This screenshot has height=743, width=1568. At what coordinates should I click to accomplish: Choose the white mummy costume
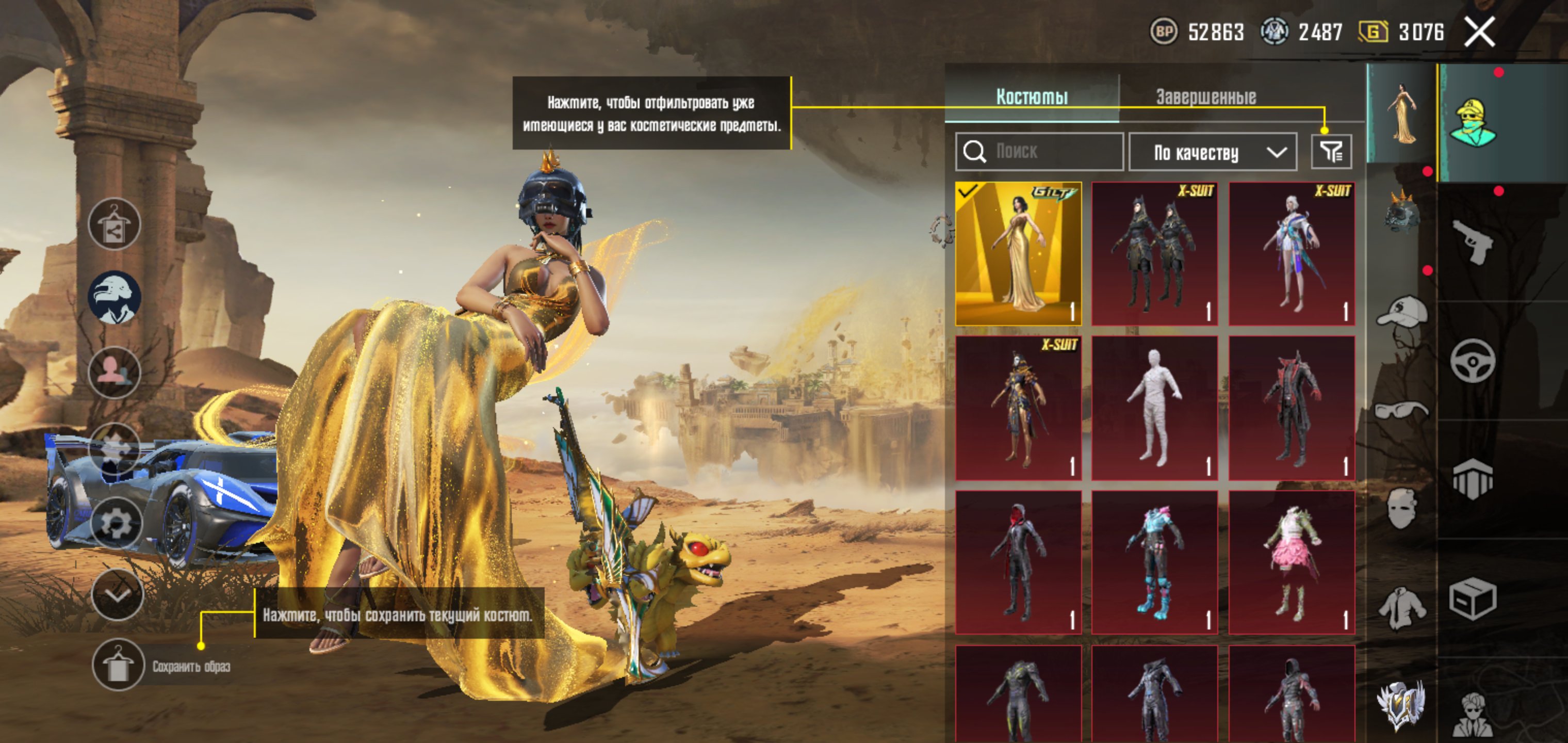(x=1155, y=408)
